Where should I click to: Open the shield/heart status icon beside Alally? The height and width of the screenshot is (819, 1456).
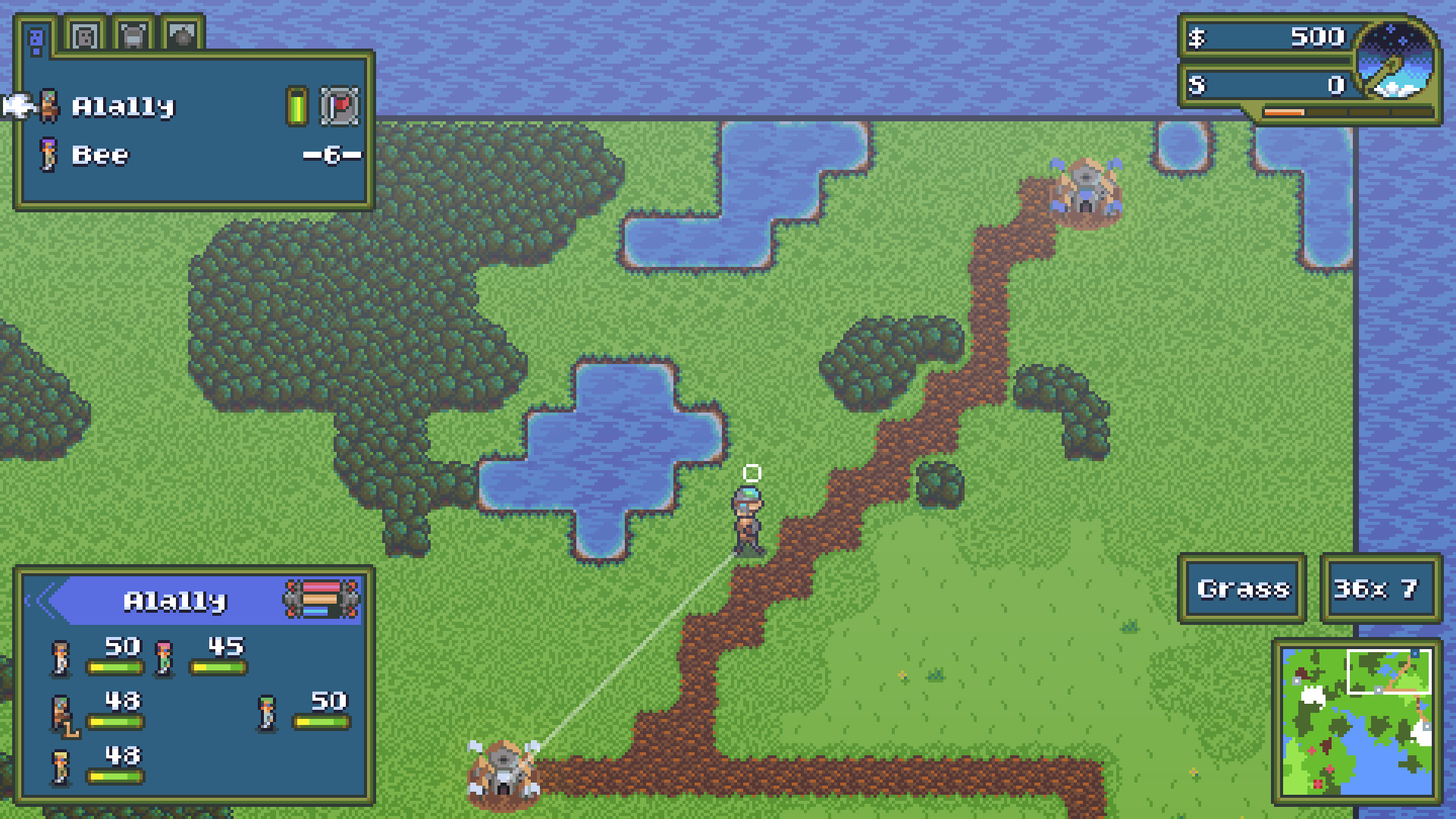click(340, 106)
